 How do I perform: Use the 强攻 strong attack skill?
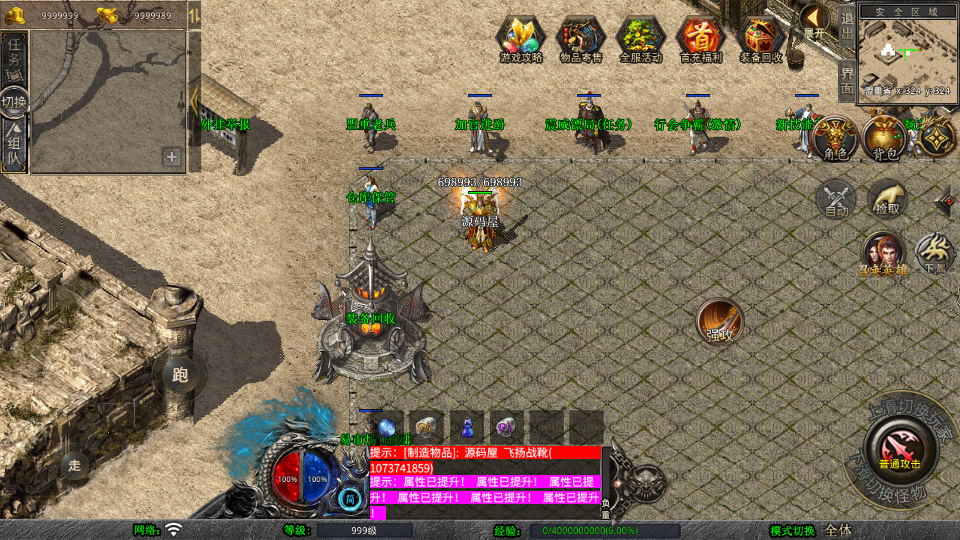(719, 321)
